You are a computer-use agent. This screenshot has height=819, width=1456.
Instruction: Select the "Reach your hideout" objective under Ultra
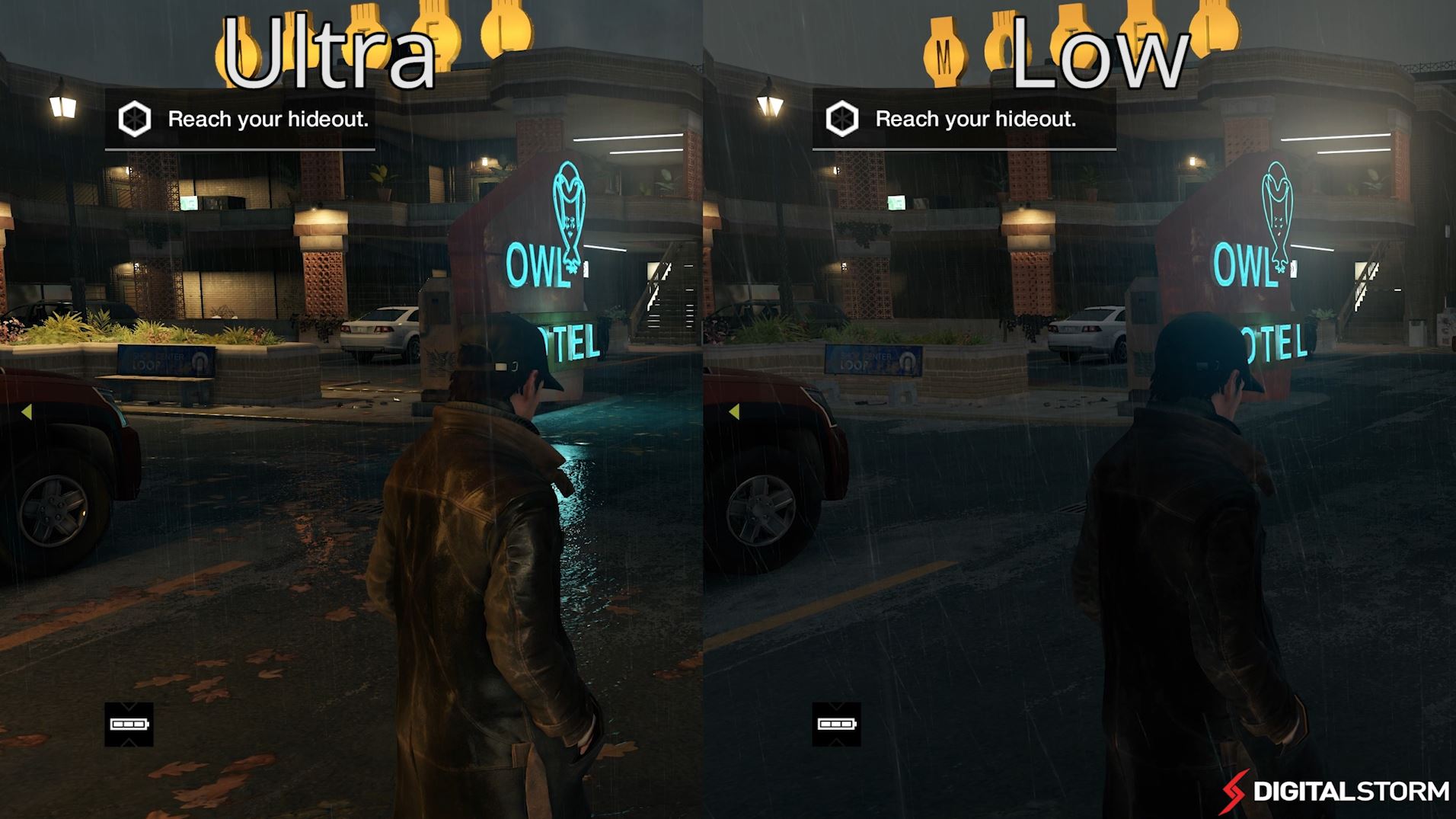pos(267,120)
